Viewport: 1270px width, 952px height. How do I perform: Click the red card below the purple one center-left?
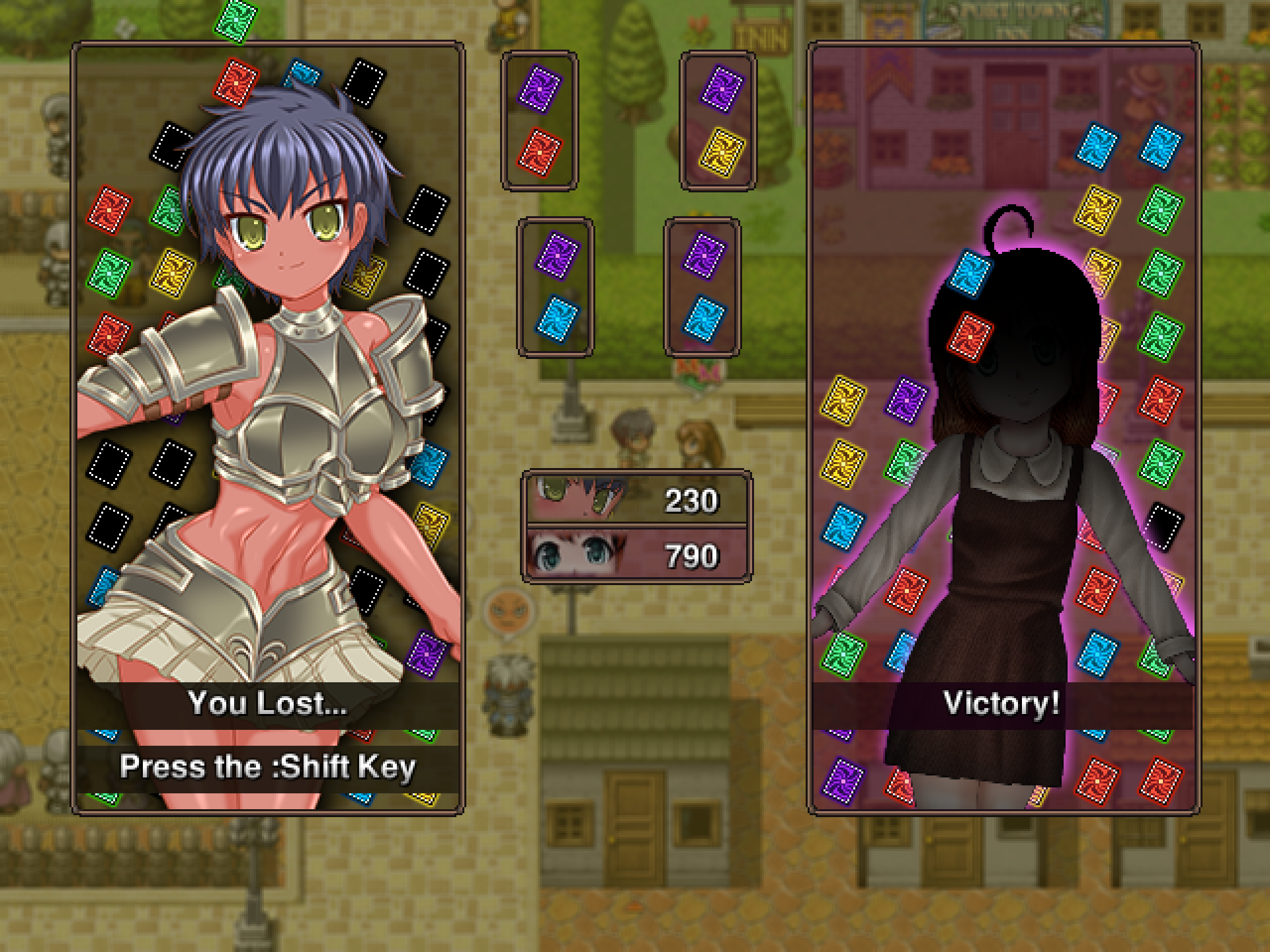tap(541, 152)
